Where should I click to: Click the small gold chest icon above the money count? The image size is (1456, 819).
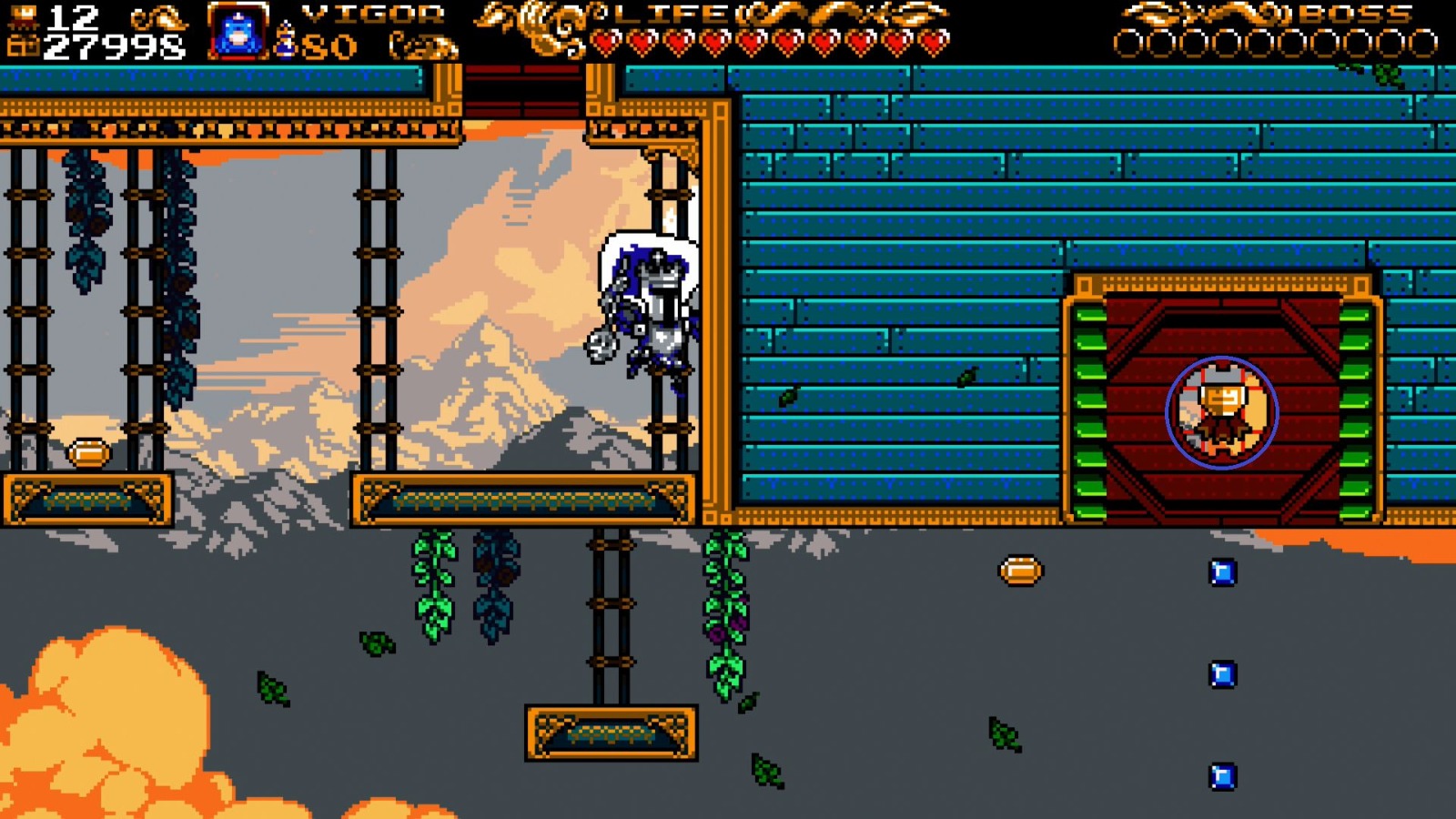coord(24,12)
